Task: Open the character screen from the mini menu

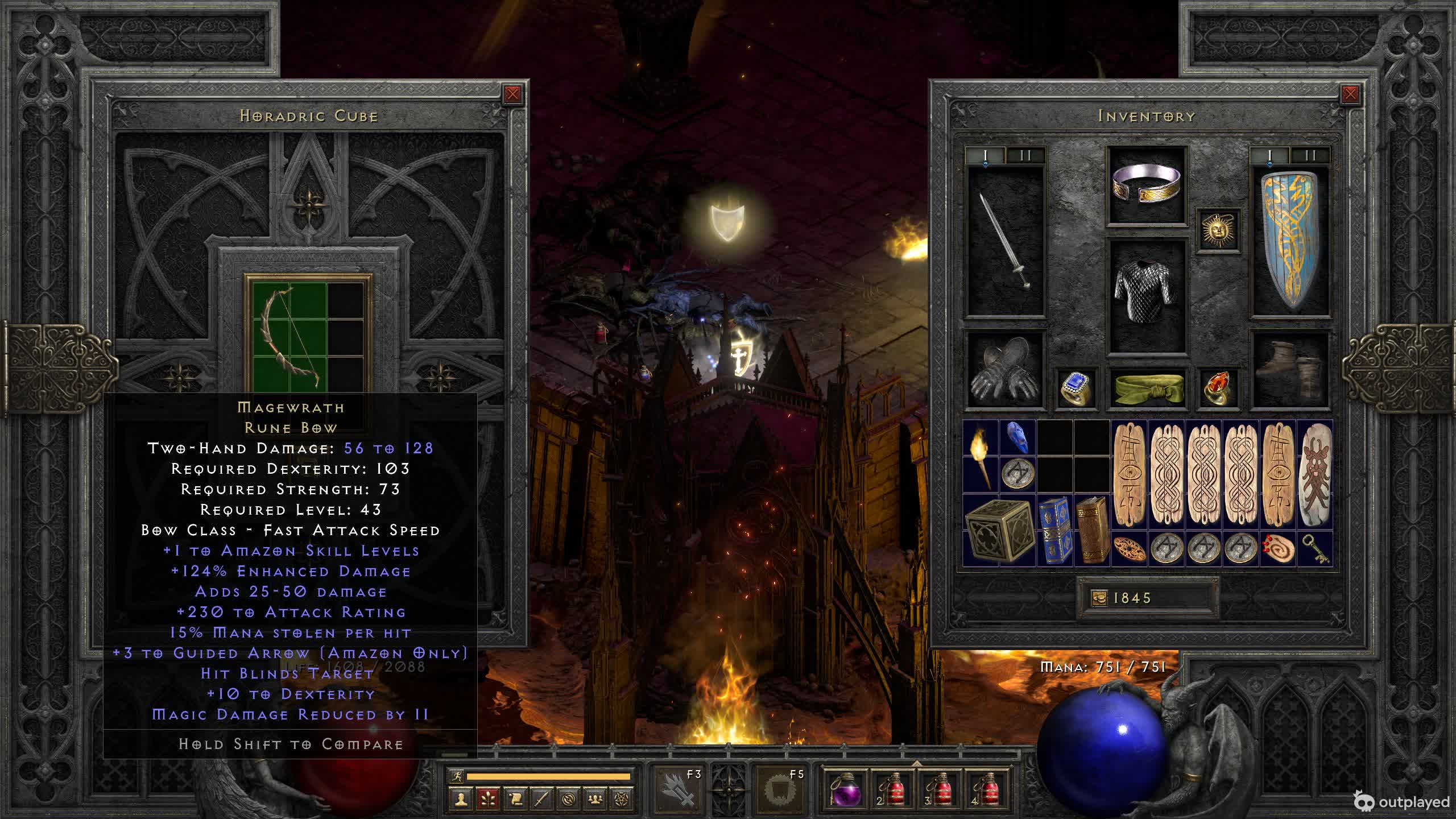Action: [x=461, y=799]
